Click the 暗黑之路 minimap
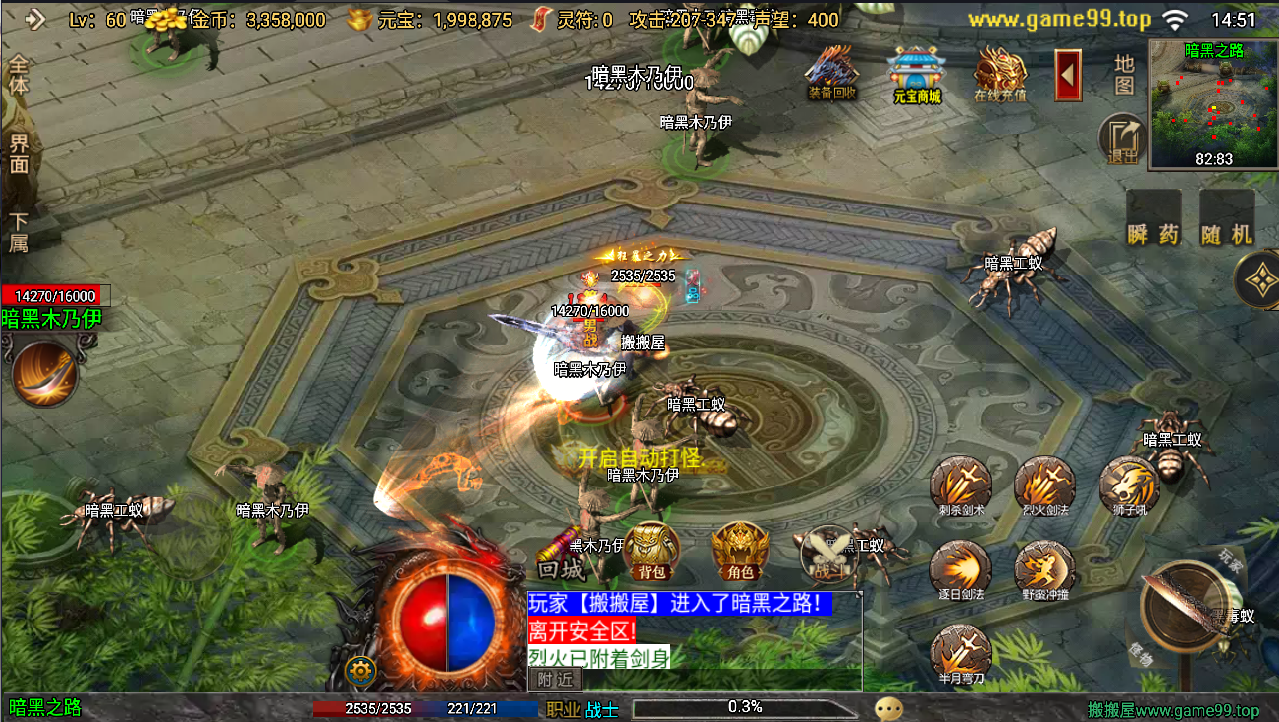 tap(1213, 102)
